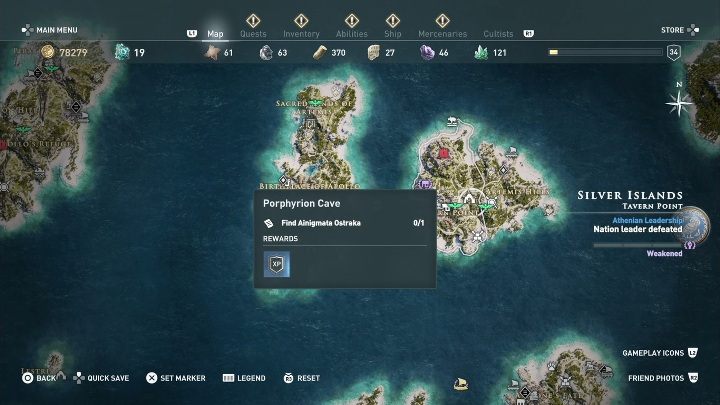
Task: Toggle Gameplay Icons on the map
Action: click(658, 353)
